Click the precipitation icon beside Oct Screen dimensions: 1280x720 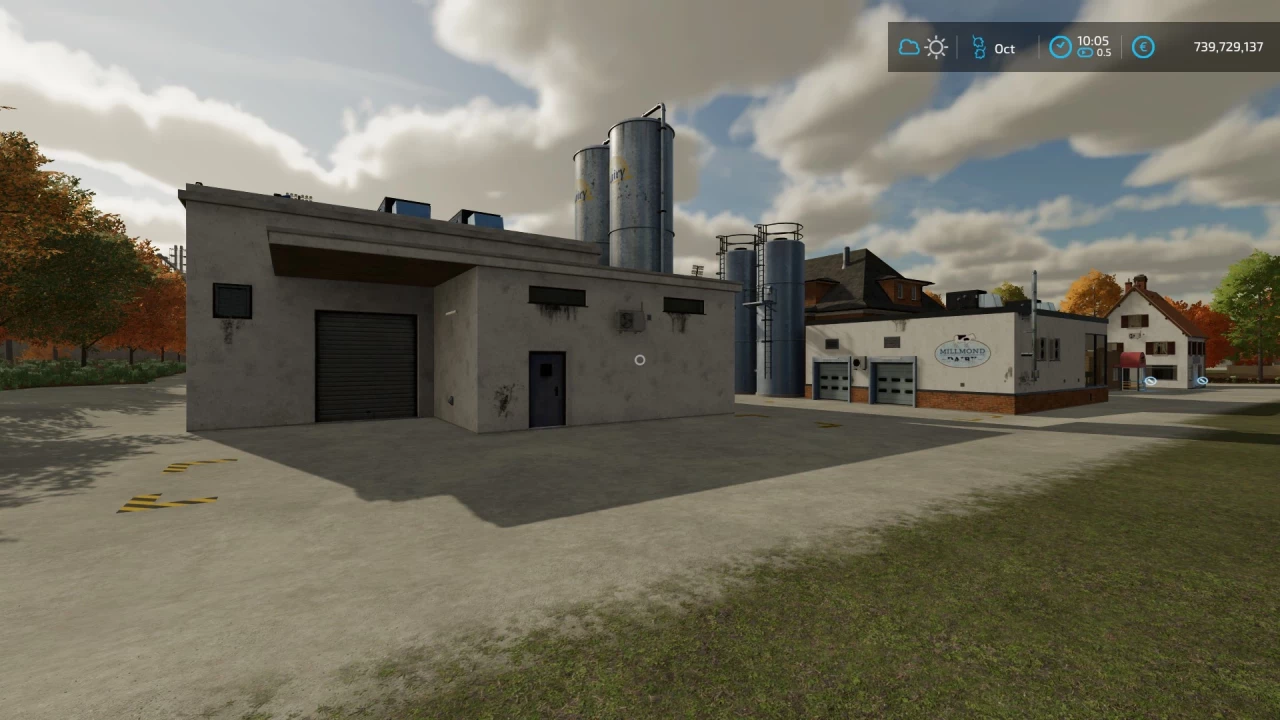tap(977, 47)
